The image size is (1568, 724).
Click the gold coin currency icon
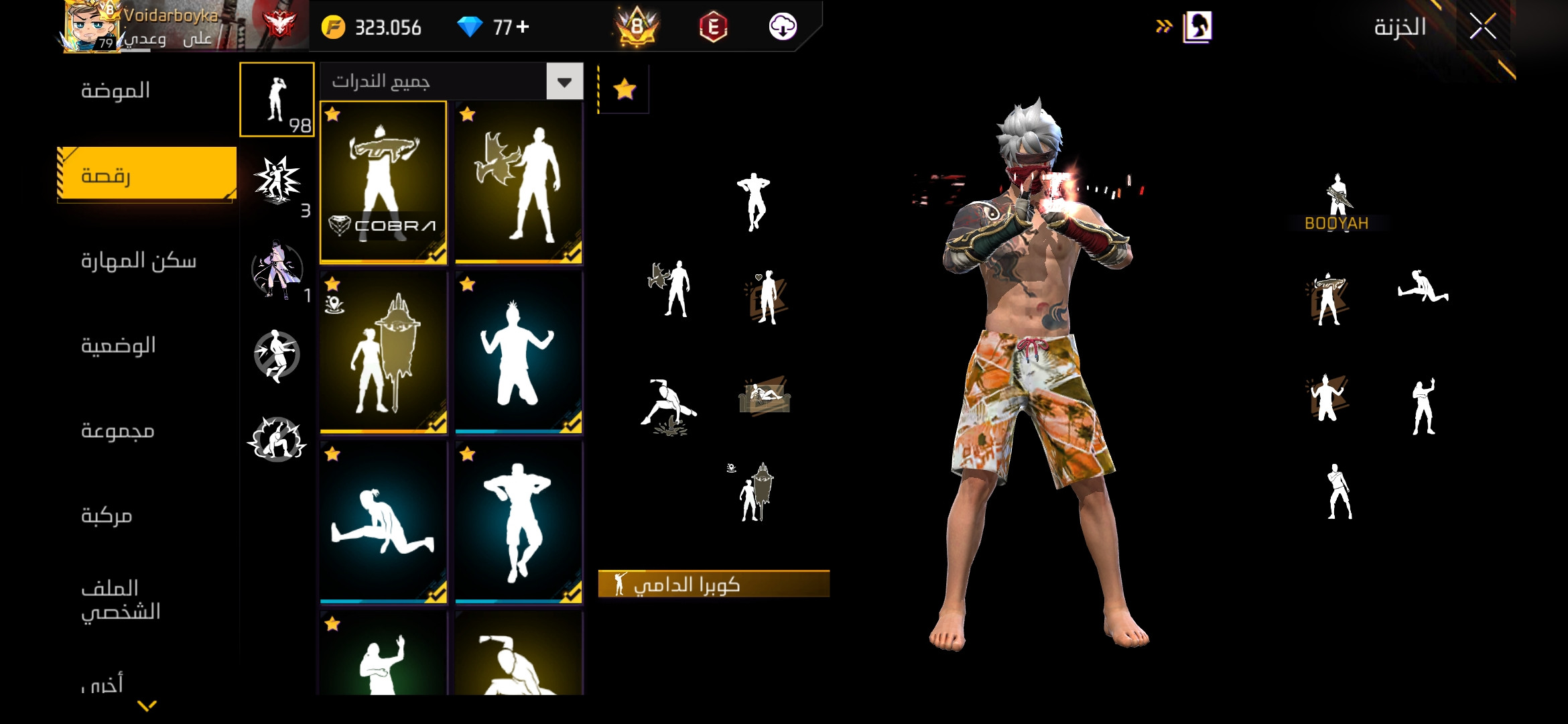pyautogui.click(x=333, y=27)
